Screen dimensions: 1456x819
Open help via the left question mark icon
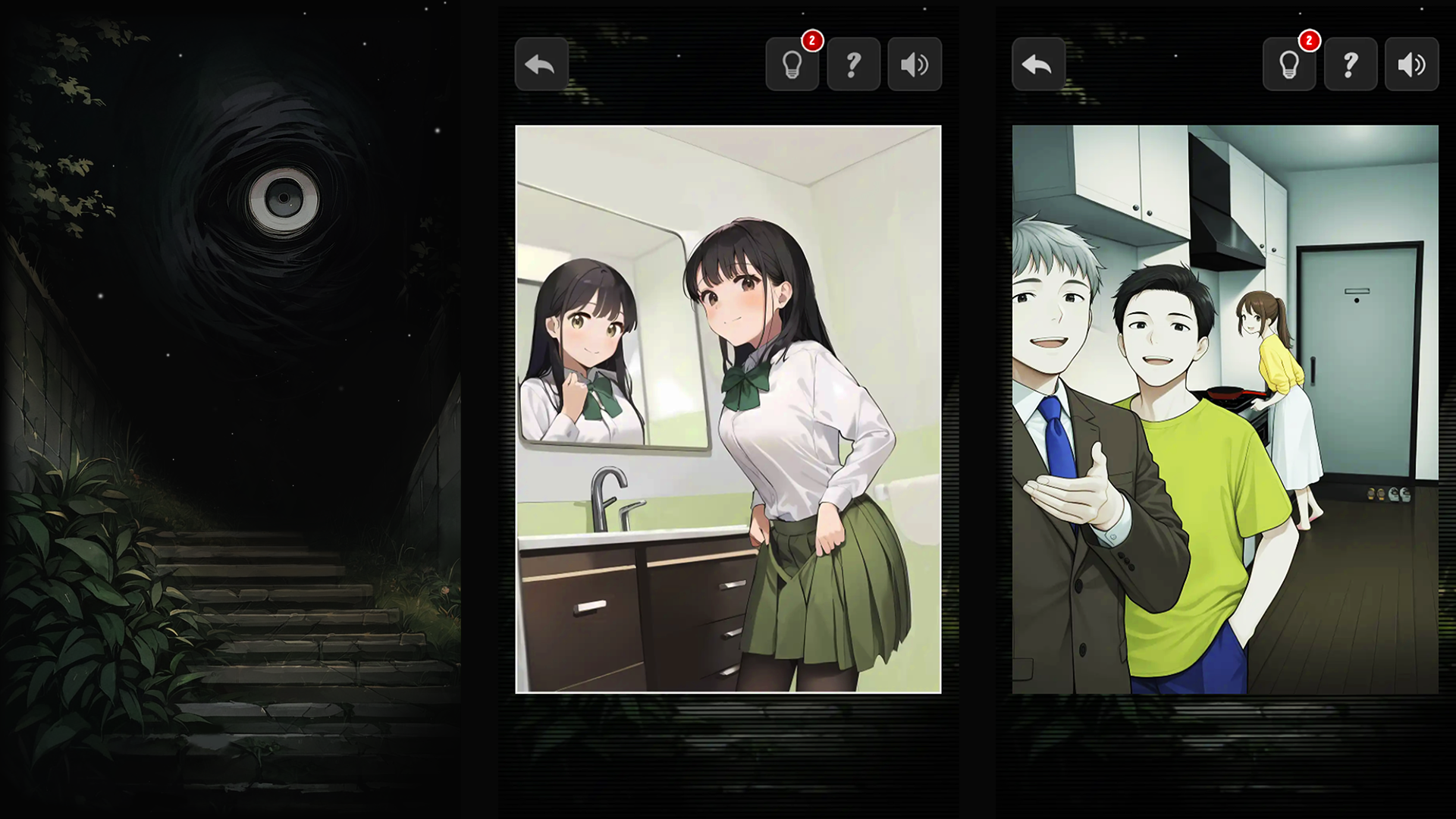[853, 64]
